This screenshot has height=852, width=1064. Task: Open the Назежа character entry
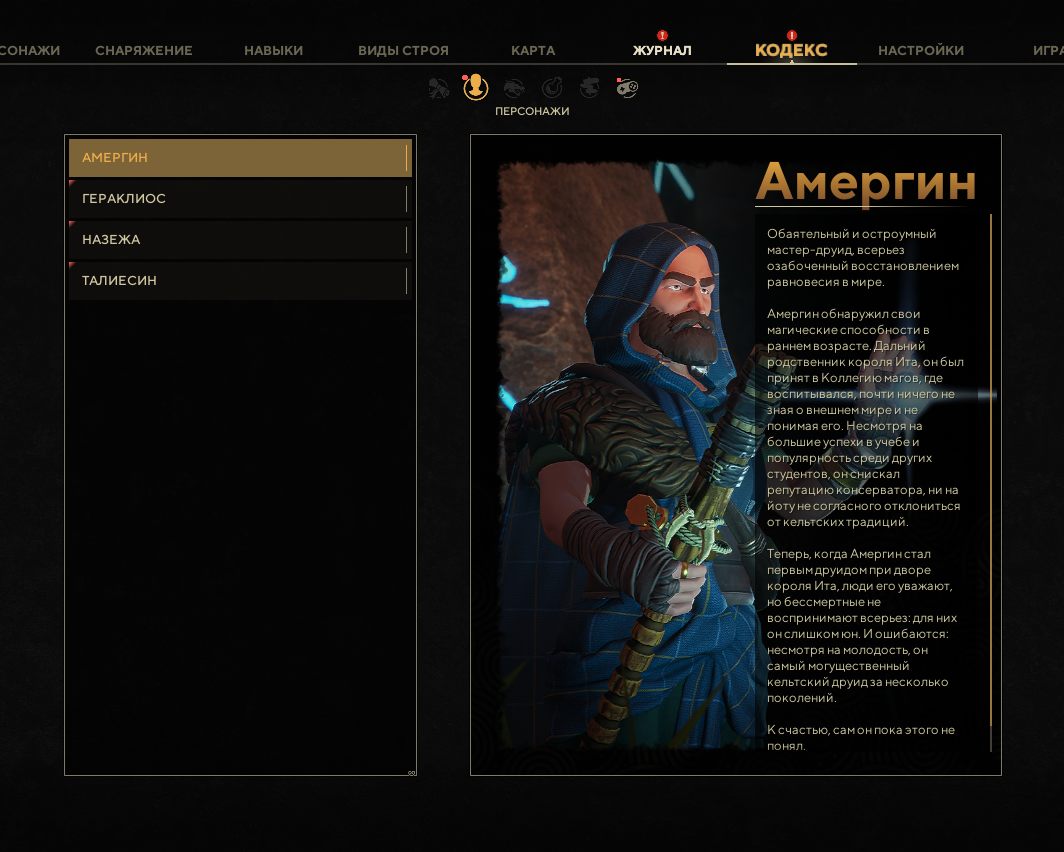tap(240, 240)
